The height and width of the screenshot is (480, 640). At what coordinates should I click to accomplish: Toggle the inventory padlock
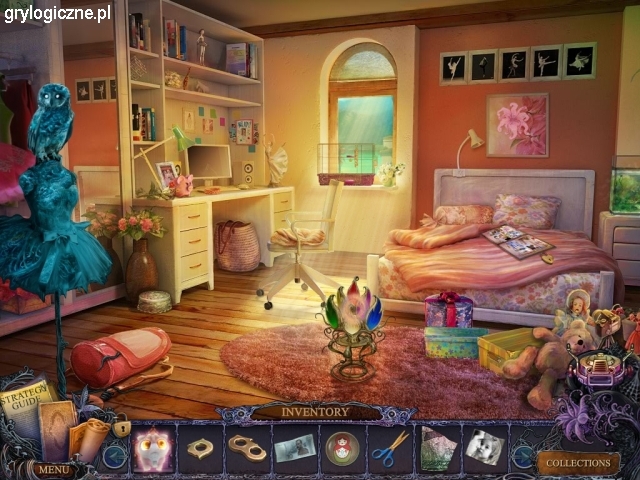click(121, 428)
